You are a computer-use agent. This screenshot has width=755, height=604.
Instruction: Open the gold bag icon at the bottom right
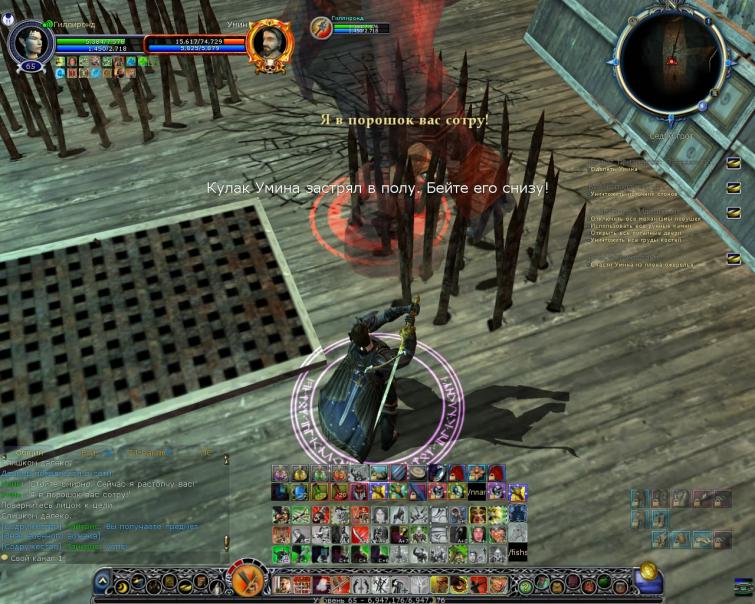pyautogui.click(x=649, y=571)
